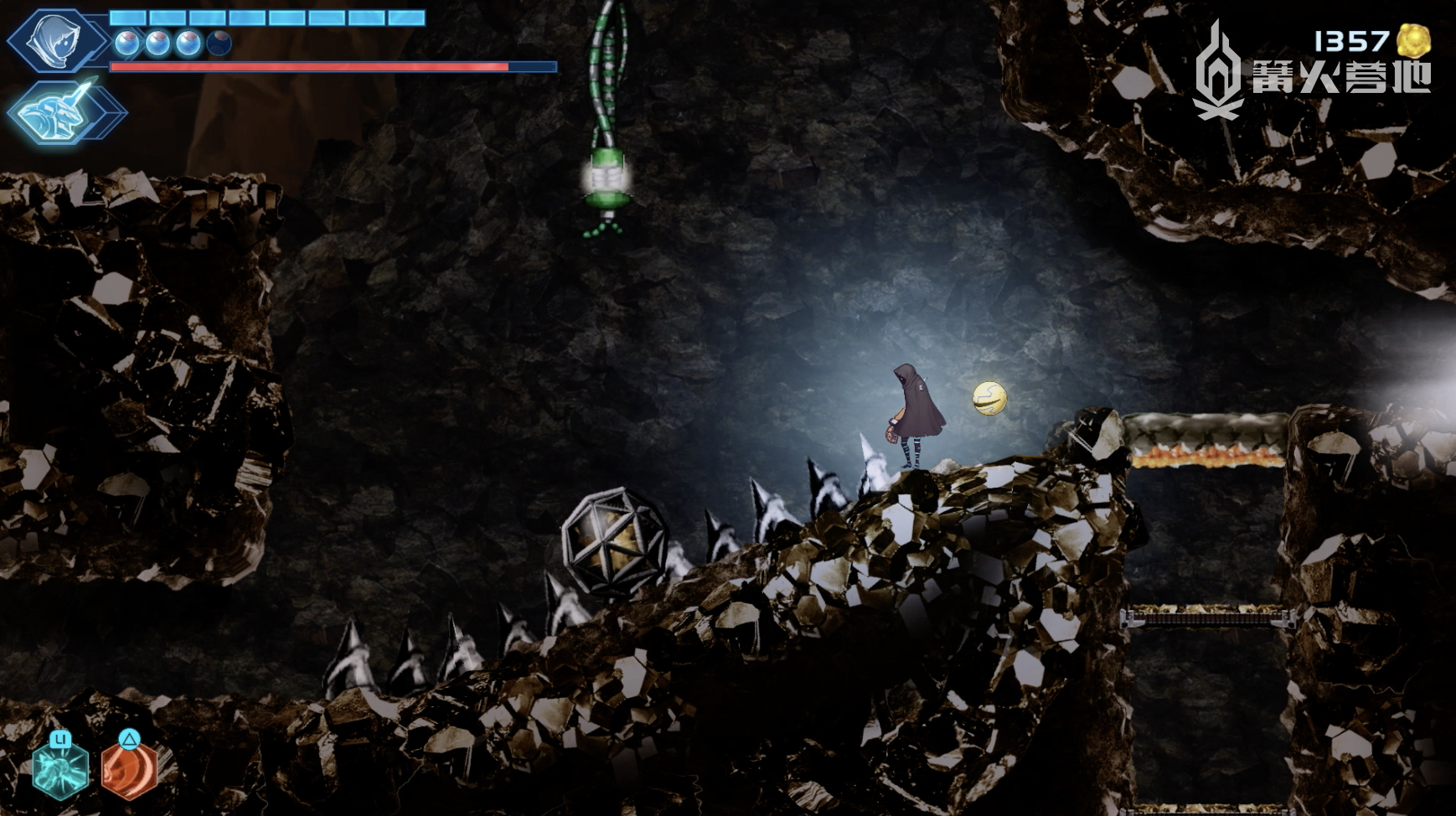Activate the teal burst skill hexagon
The height and width of the screenshot is (816, 1456).
[x=59, y=769]
